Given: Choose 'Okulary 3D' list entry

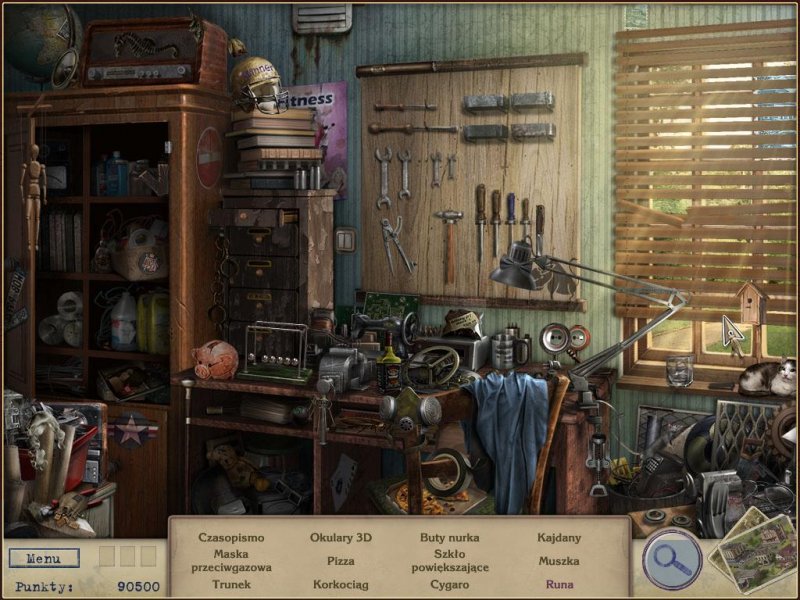Looking at the screenshot, I should pos(340,537).
